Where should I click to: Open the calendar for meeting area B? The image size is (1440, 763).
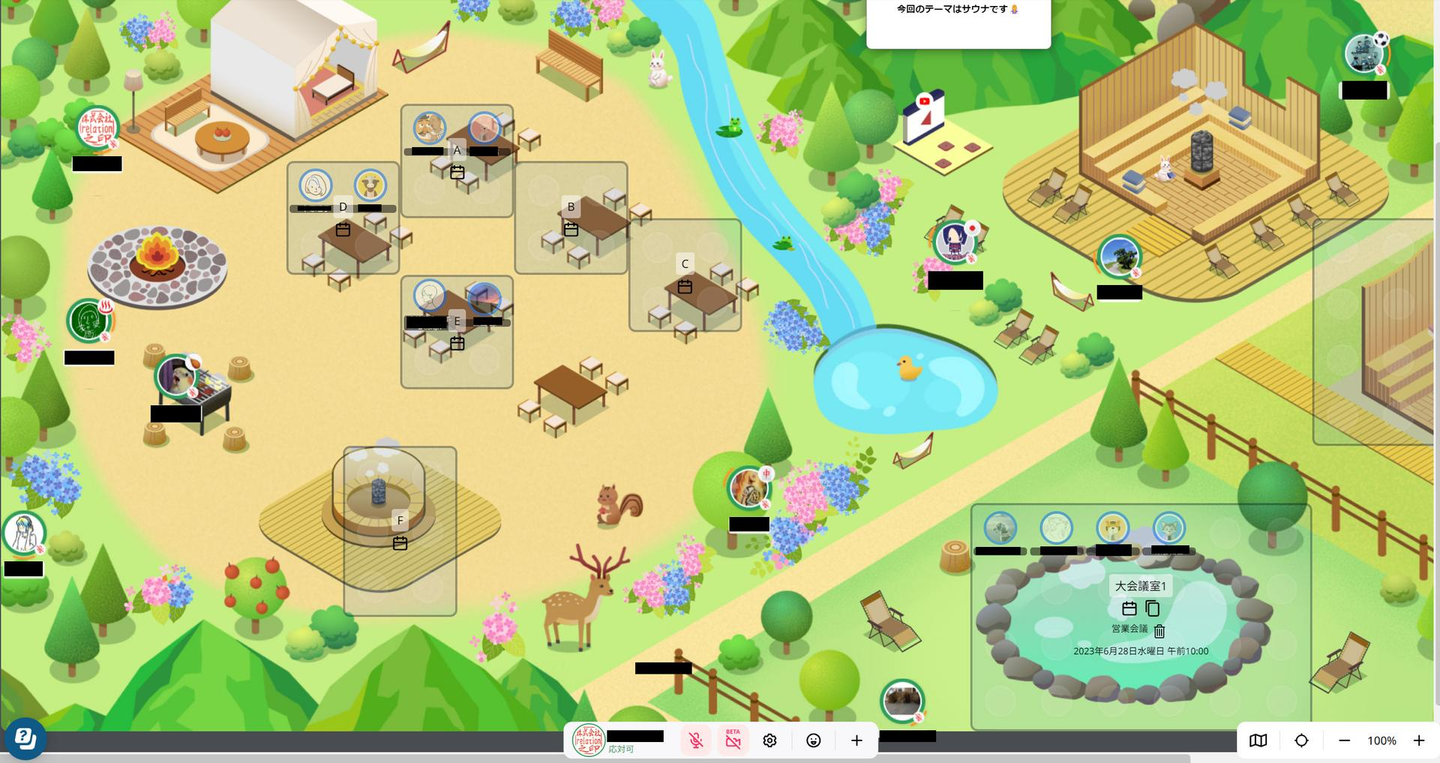click(x=571, y=229)
